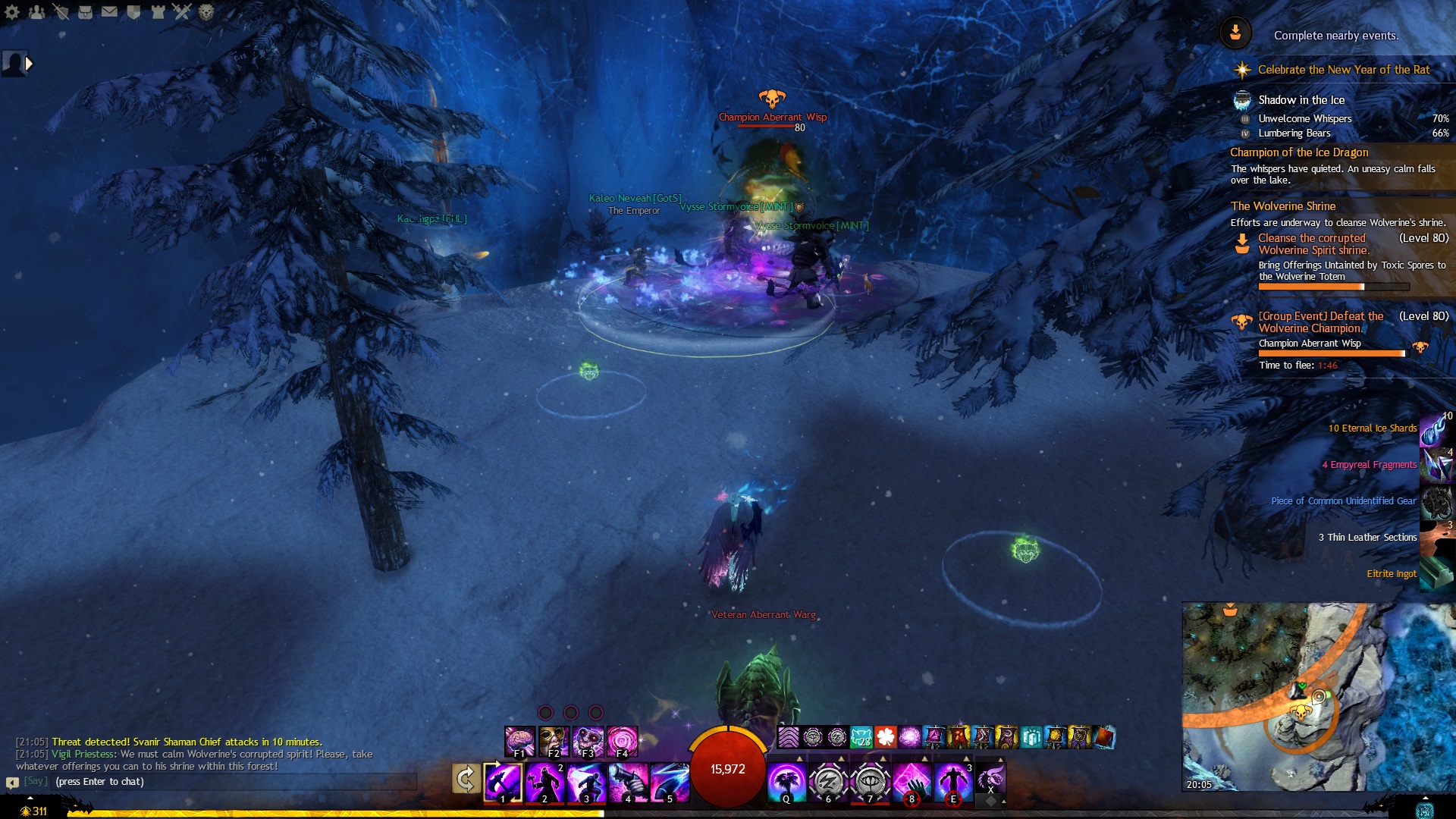The image size is (1456, 819).
Task: Open the World vs World castle icon
Action: [158, 11]
